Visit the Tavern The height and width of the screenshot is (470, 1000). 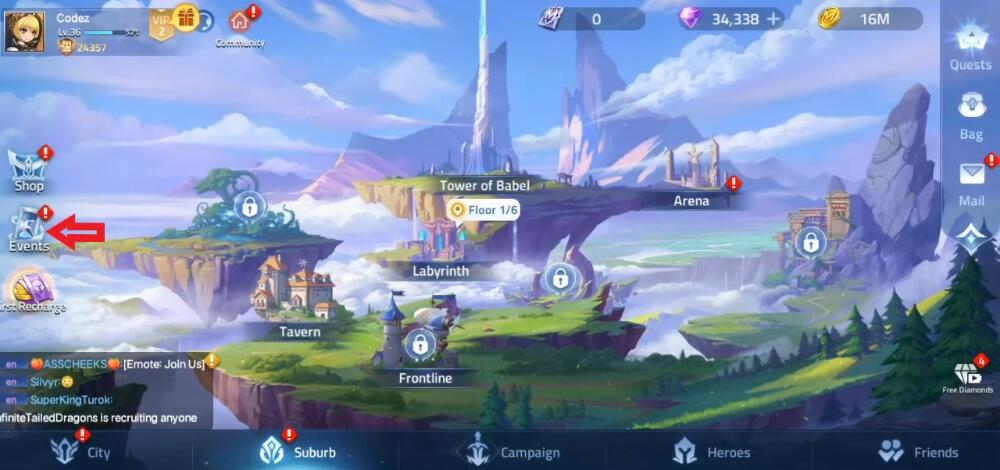point(299,331)
